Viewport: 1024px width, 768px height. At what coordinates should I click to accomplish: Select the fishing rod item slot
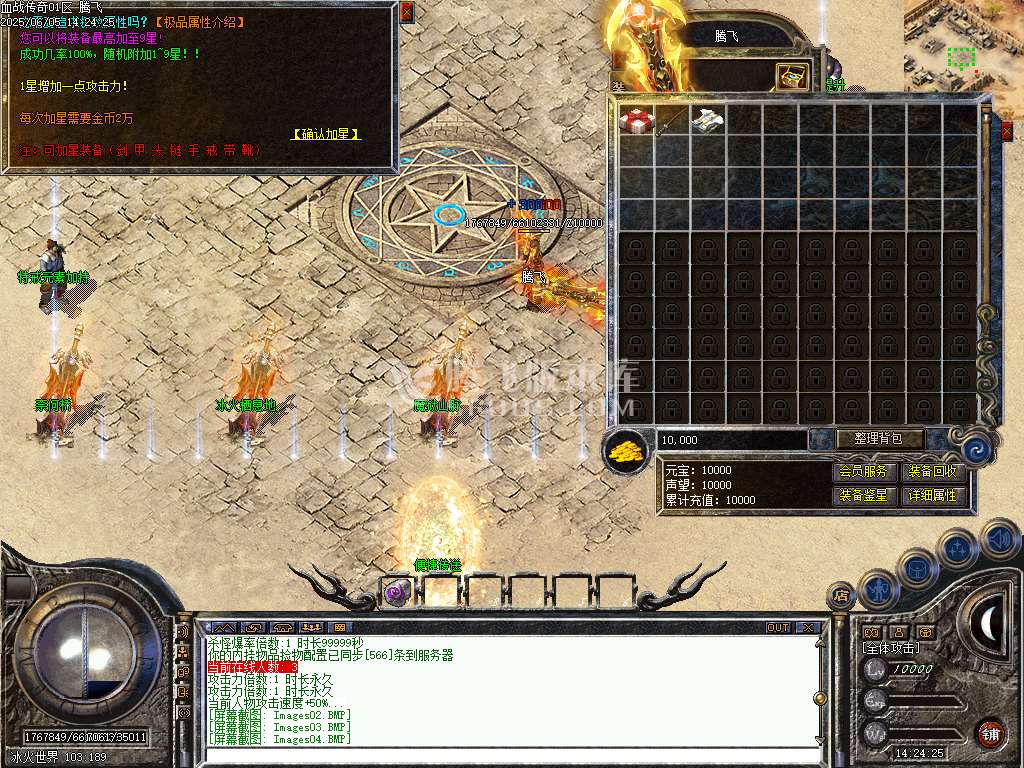click(672, 120)
